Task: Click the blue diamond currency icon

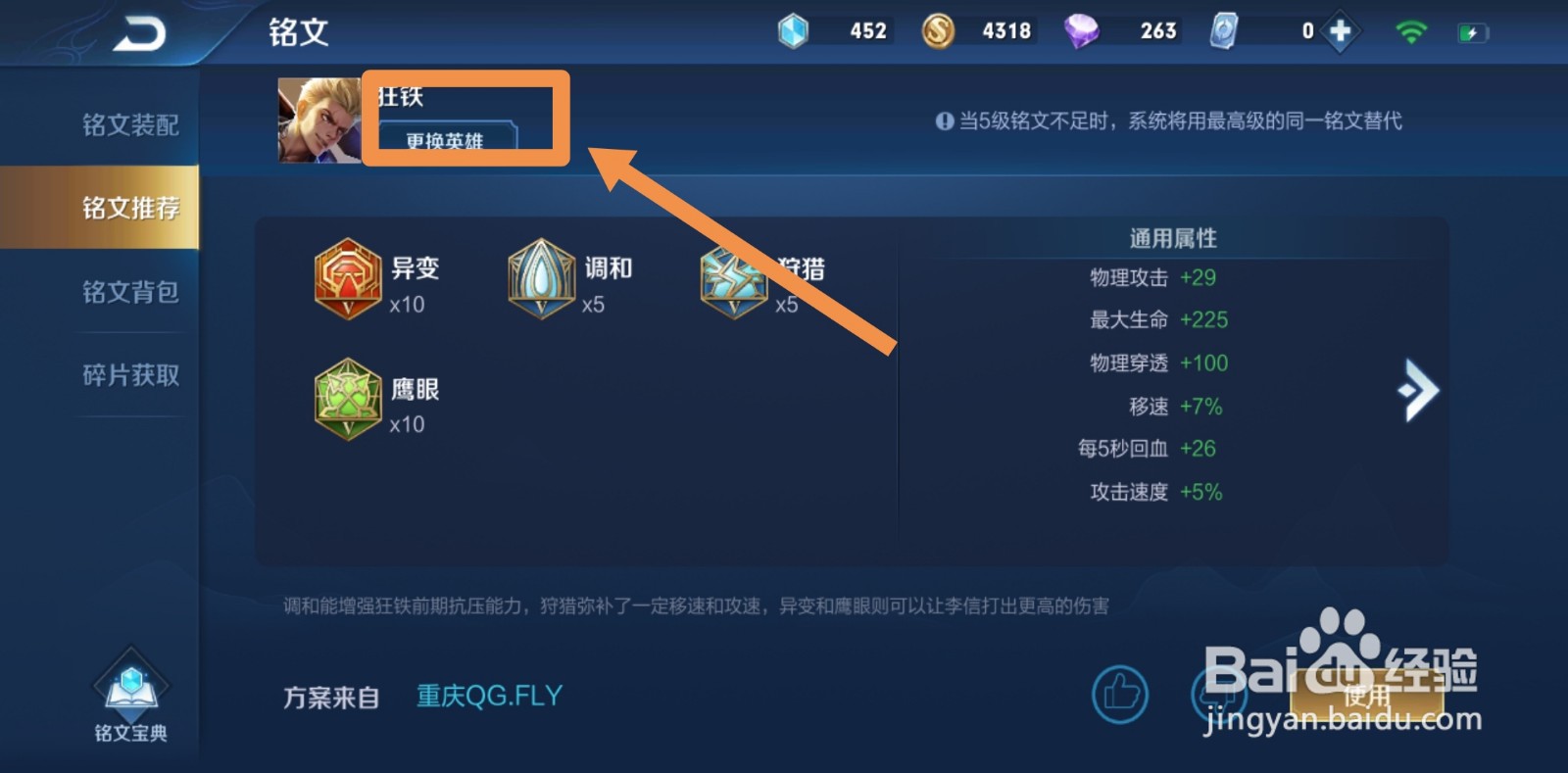Action: [x=796, y=29]
